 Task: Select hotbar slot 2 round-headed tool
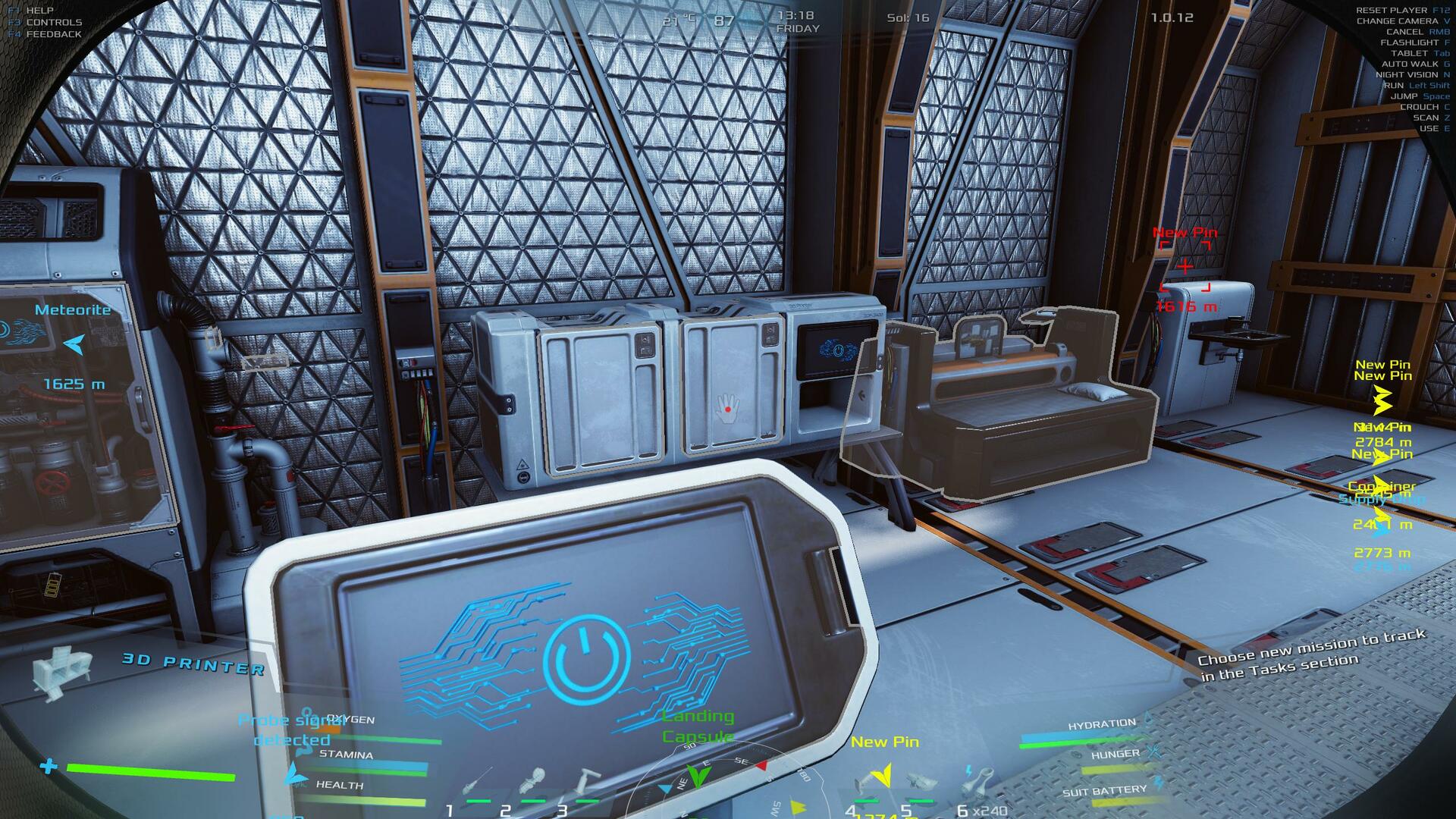pyautogui.click(x=535, y=781)
